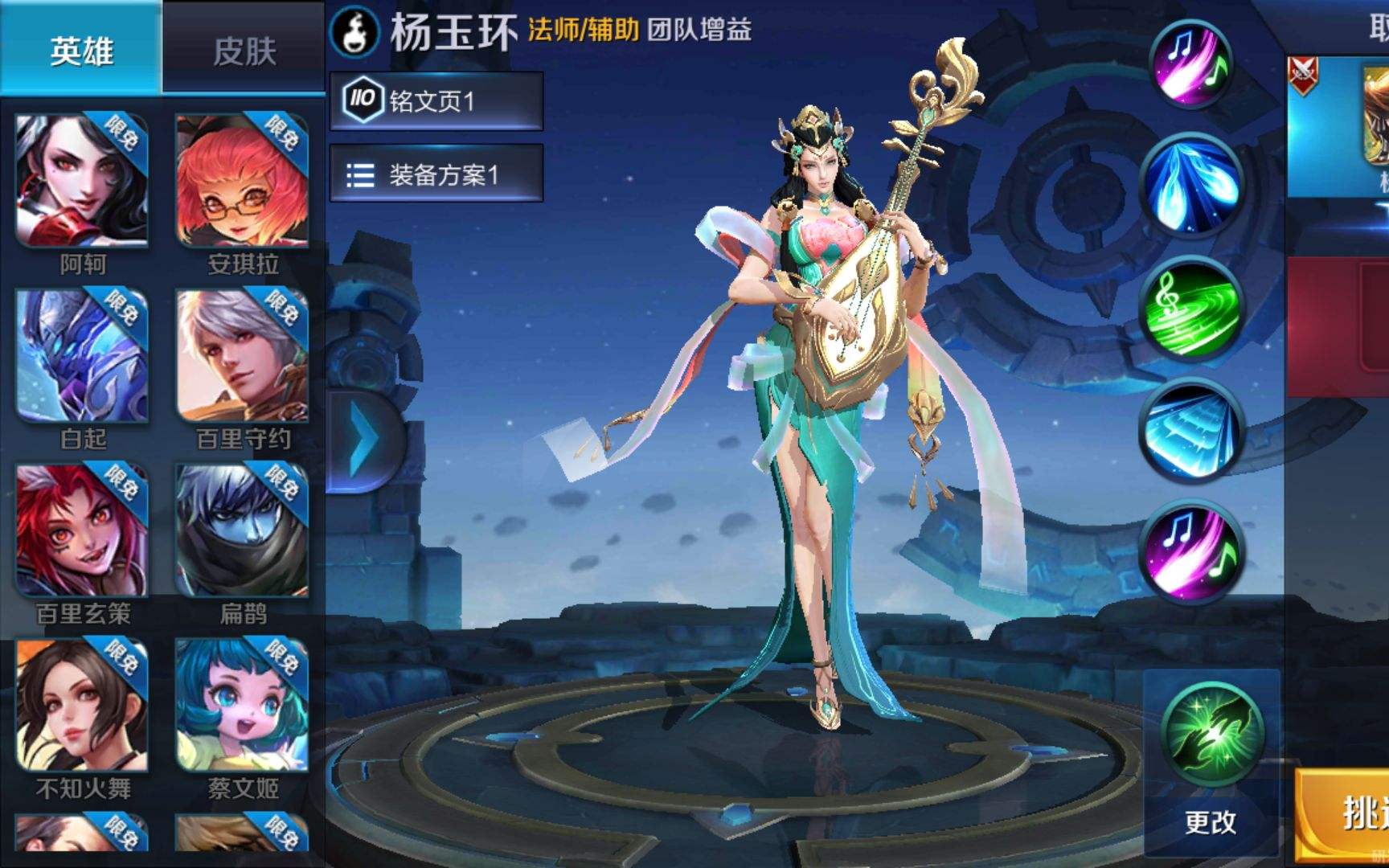Choose hero 蔡文姬 portrait
Image resolution: width=1389 pixels, height=868 pixels.
(242, 705)
